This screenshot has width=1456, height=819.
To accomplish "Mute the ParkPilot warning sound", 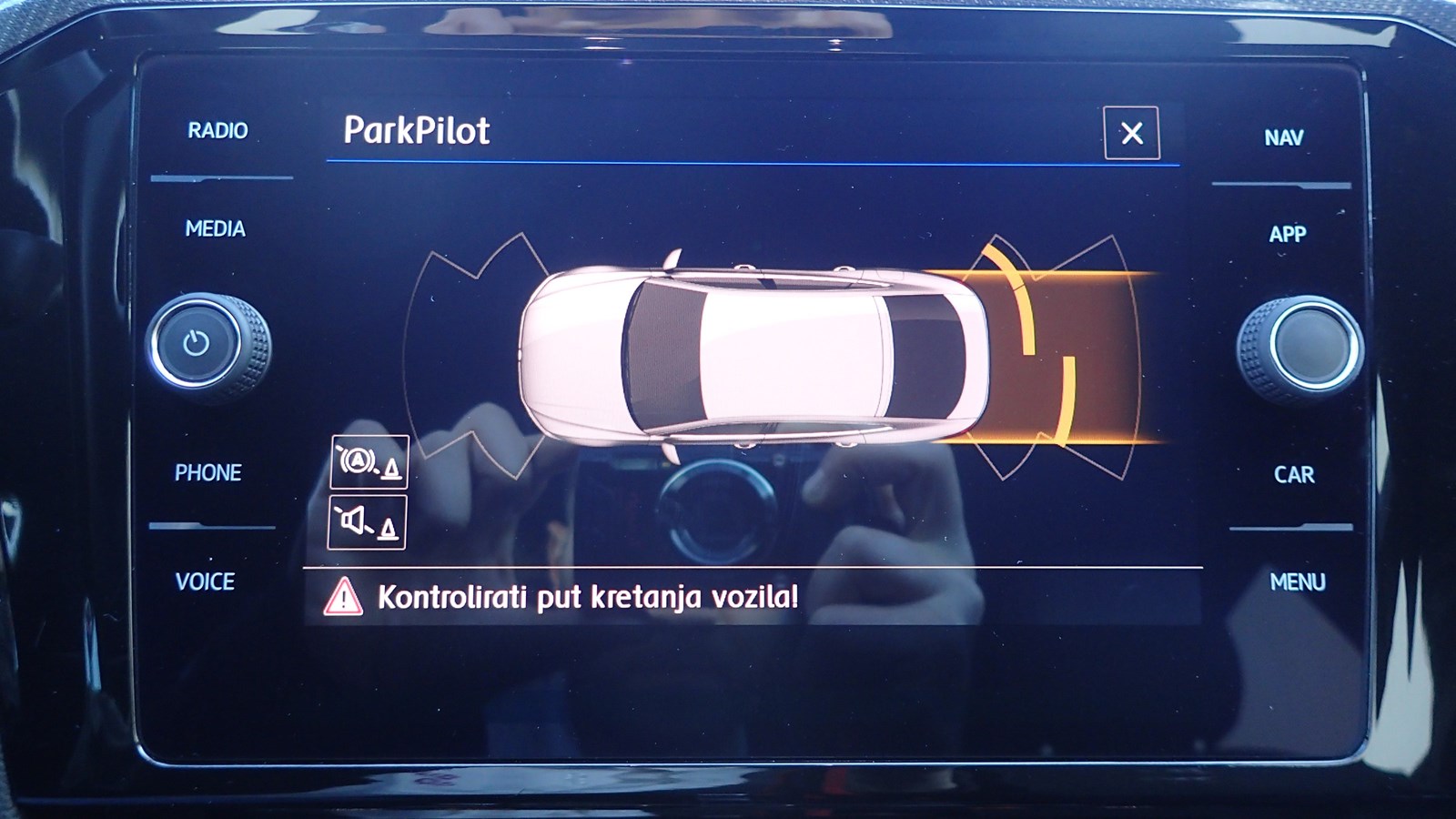I will (x=368, y=522).
